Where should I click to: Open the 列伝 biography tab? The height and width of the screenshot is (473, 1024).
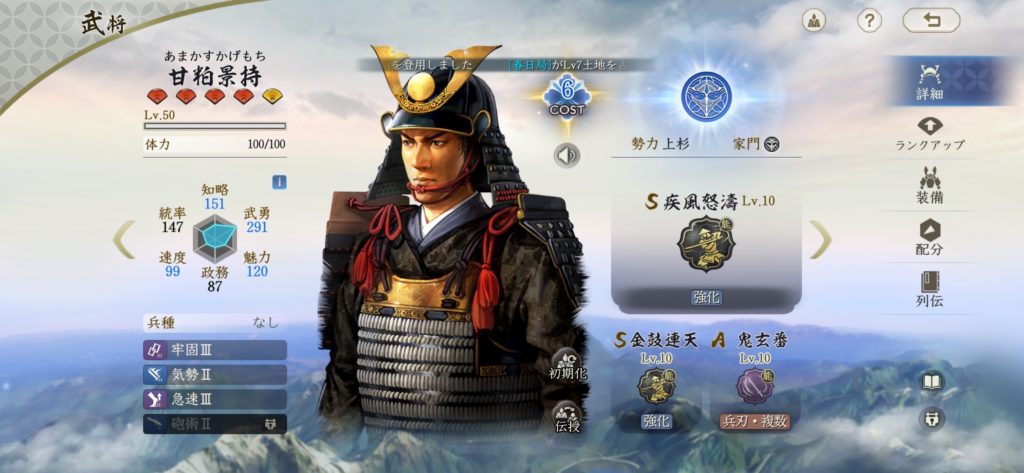tap(930, 288)
